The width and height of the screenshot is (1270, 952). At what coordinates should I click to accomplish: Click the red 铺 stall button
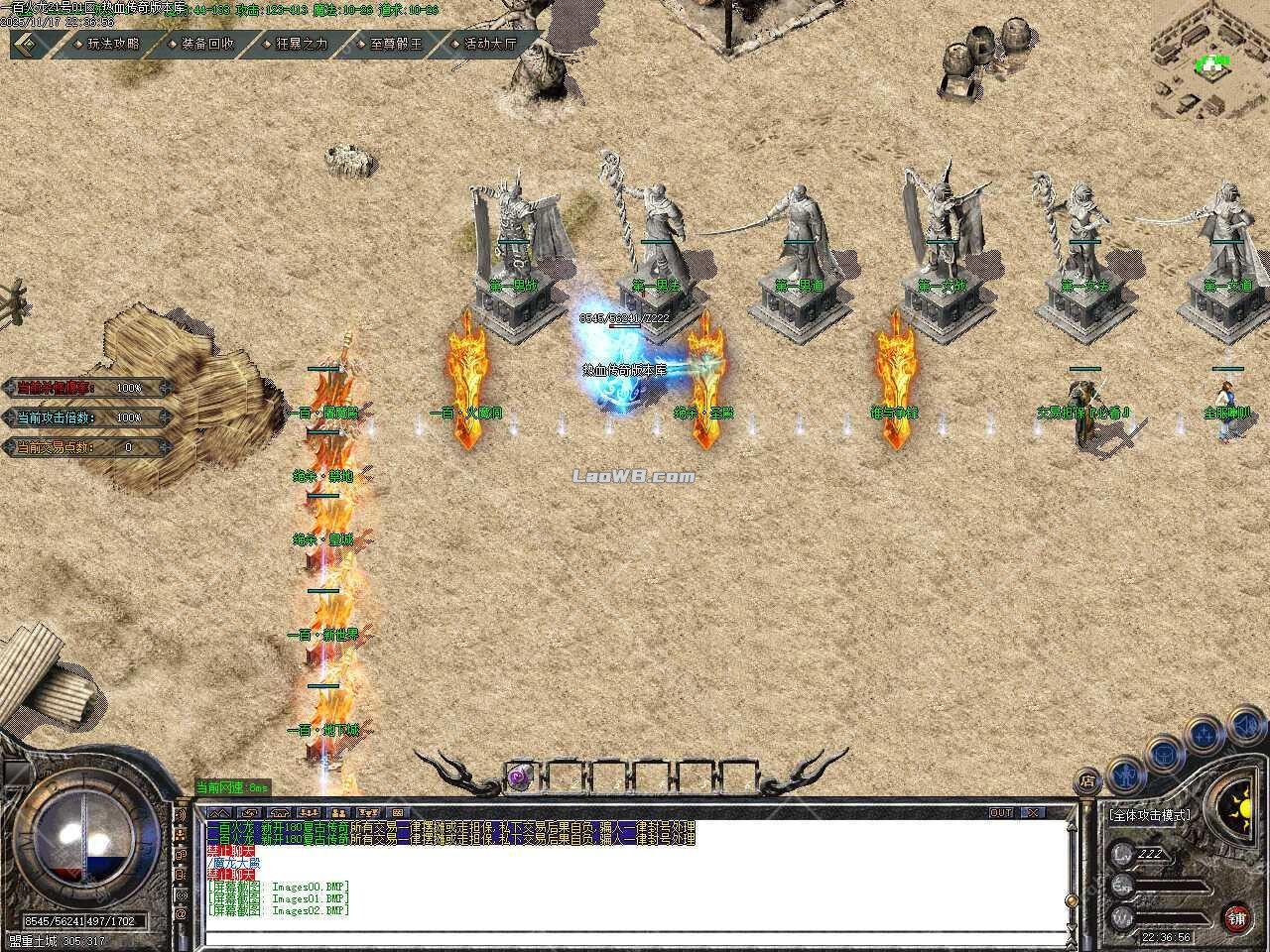coord(1237,917)
